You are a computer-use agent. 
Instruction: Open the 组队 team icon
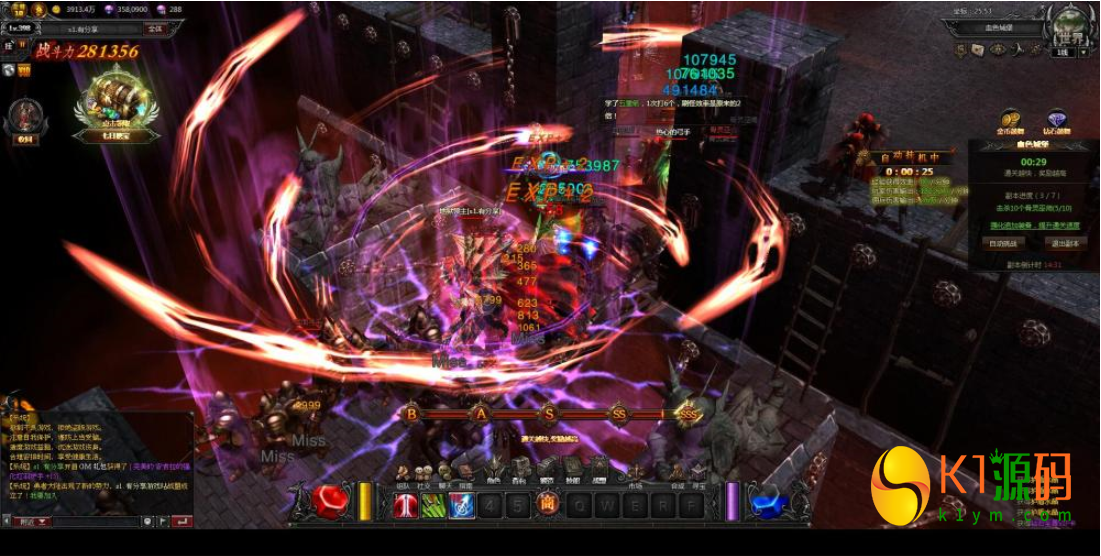402,471
